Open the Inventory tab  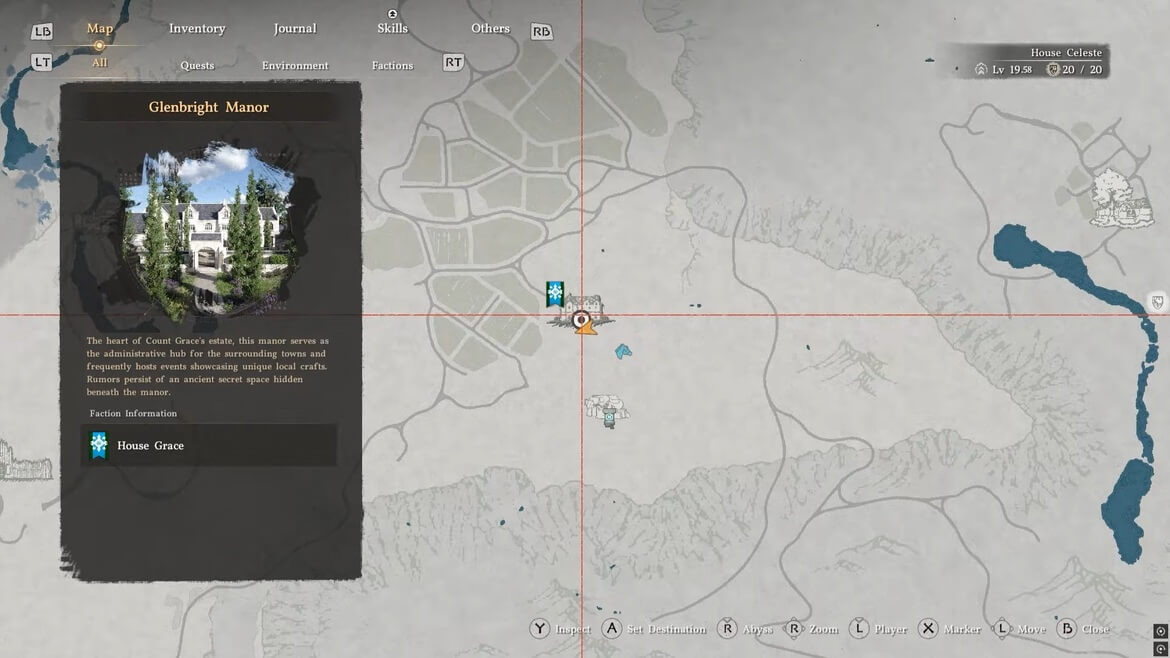click(x=197, y=28)
